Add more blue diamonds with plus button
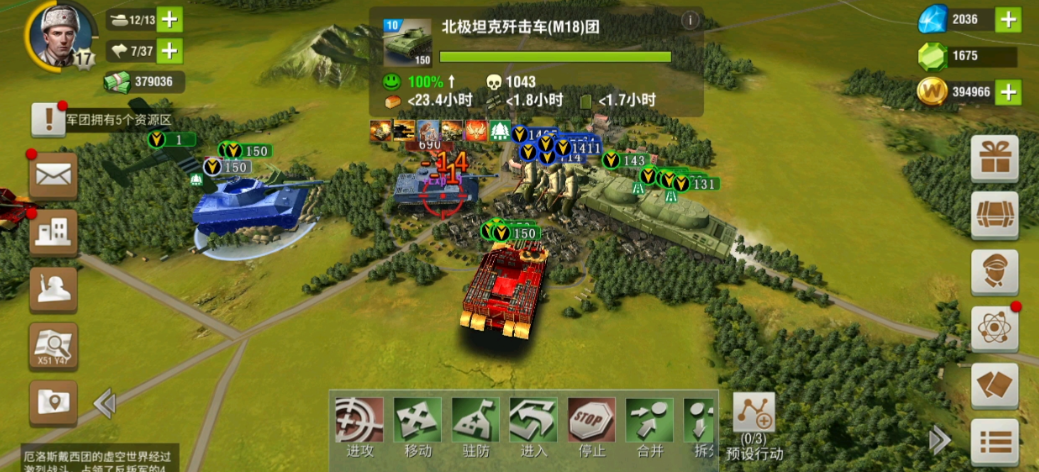 [1008, 19]
